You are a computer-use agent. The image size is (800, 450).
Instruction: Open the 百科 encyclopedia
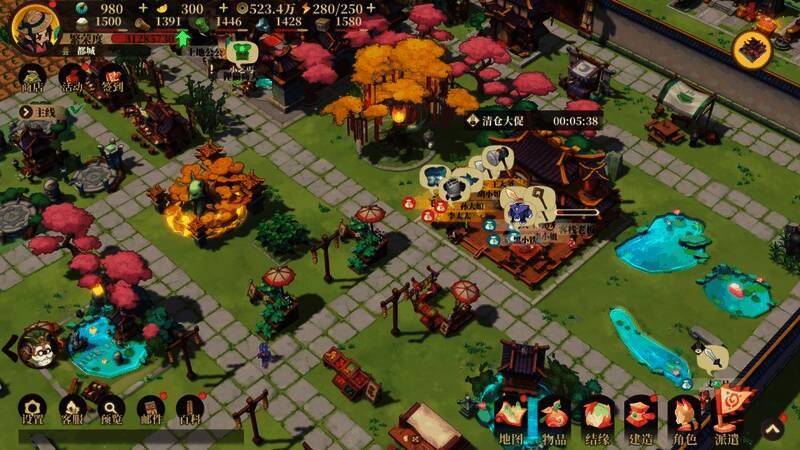(189, 410)
